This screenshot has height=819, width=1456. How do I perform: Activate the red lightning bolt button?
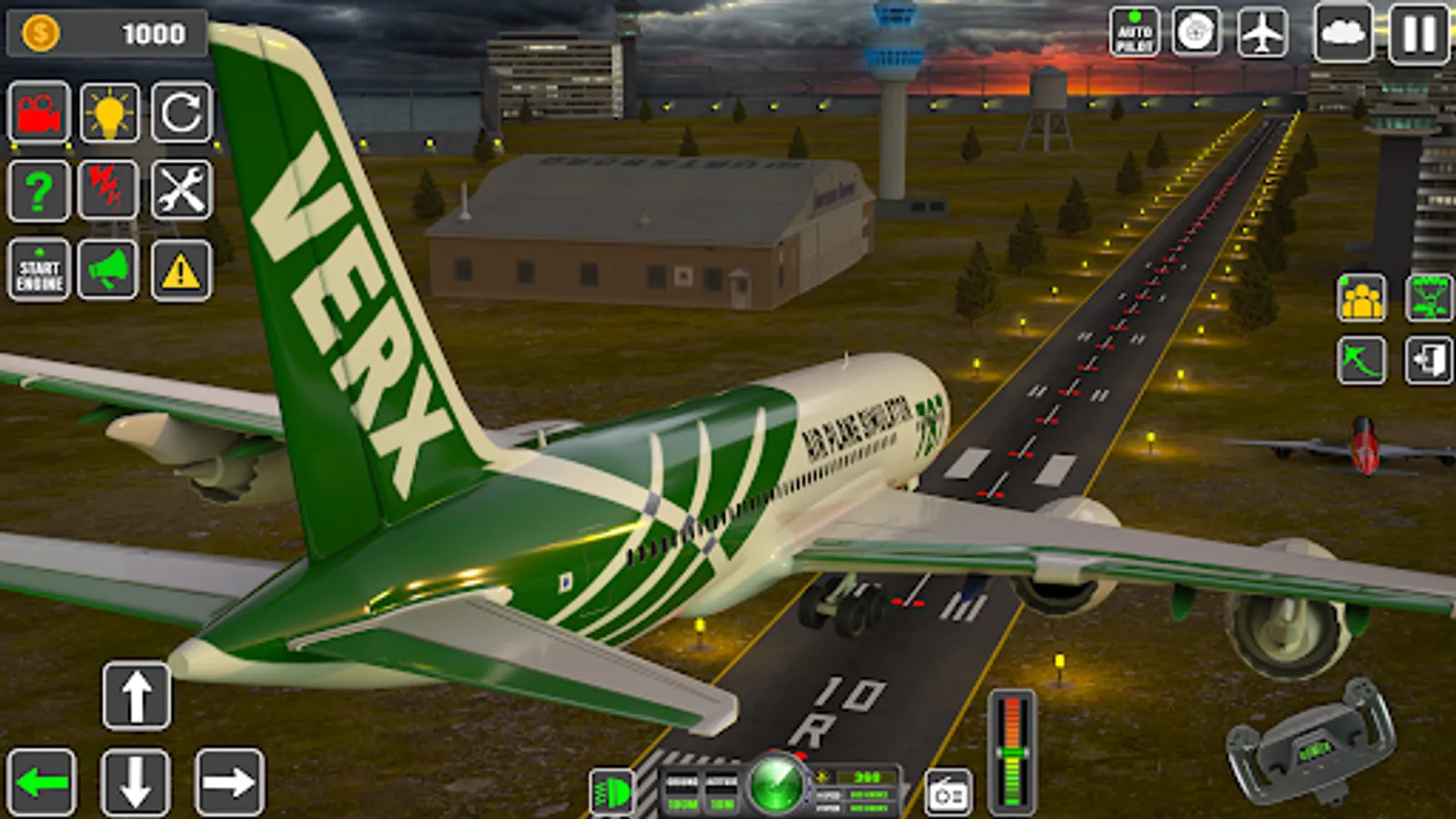(x=108, y=191)
